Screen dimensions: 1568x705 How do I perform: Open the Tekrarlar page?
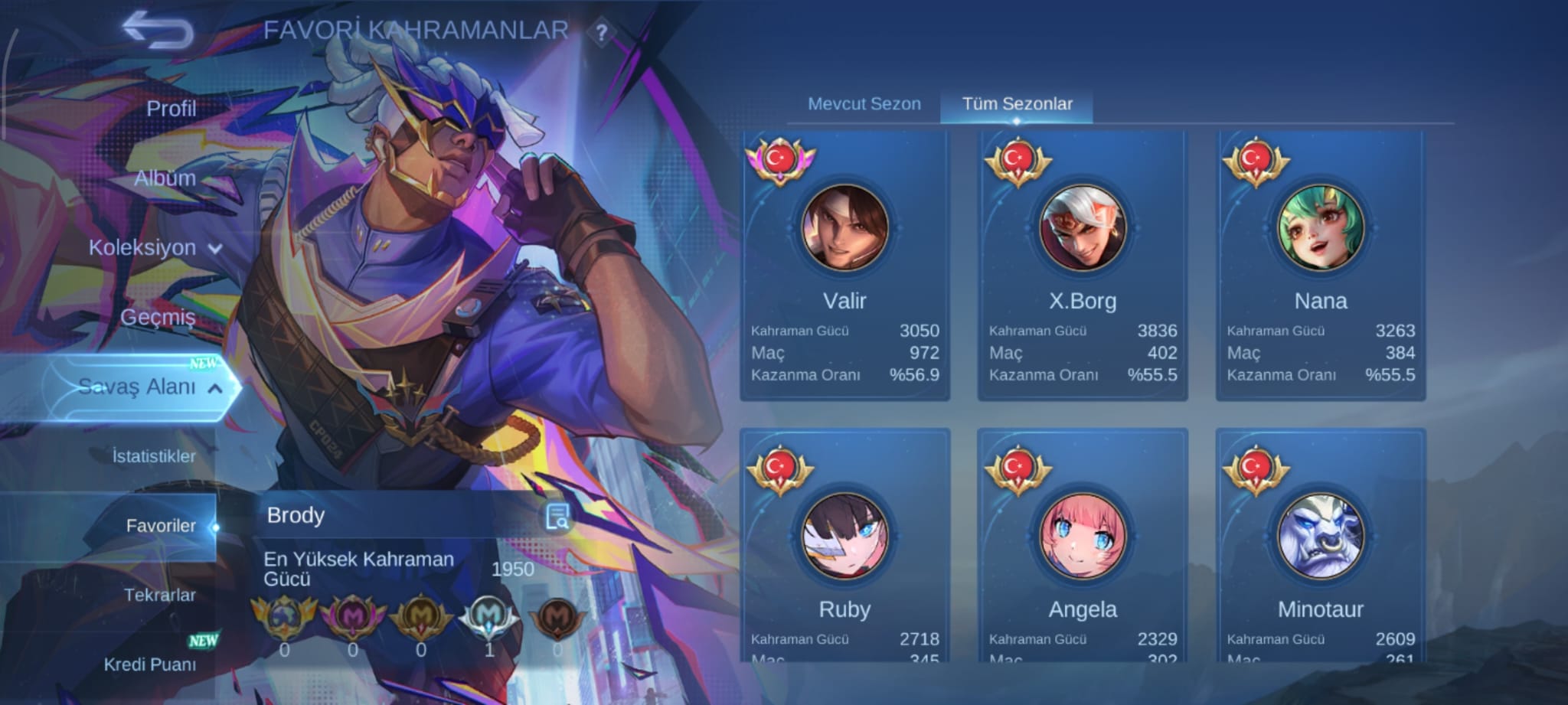[x=159, y=595]
